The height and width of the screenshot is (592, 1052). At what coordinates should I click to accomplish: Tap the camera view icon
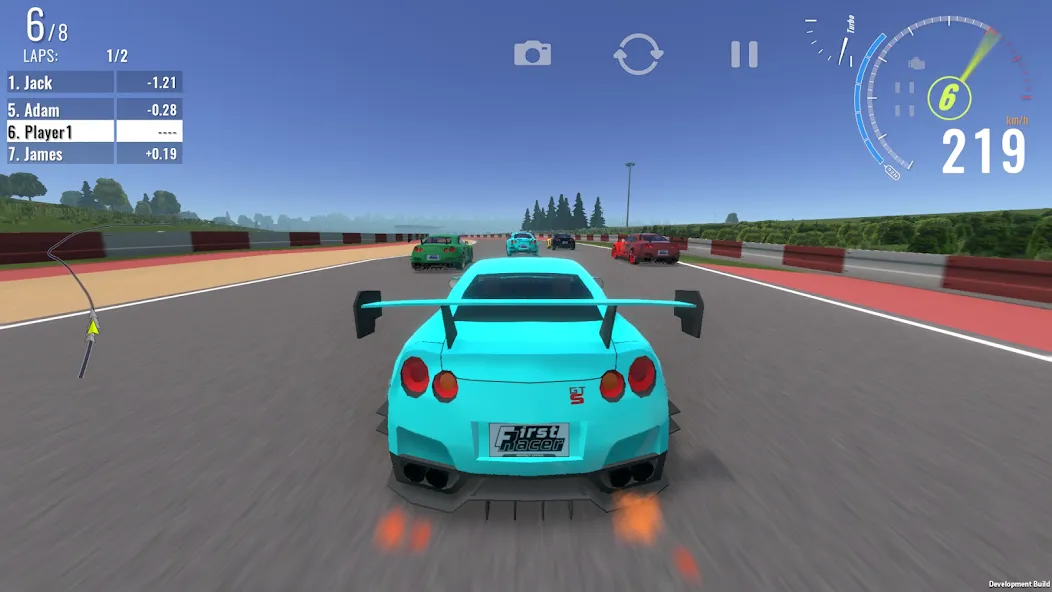pyautogui.click(x=533, y=53)
